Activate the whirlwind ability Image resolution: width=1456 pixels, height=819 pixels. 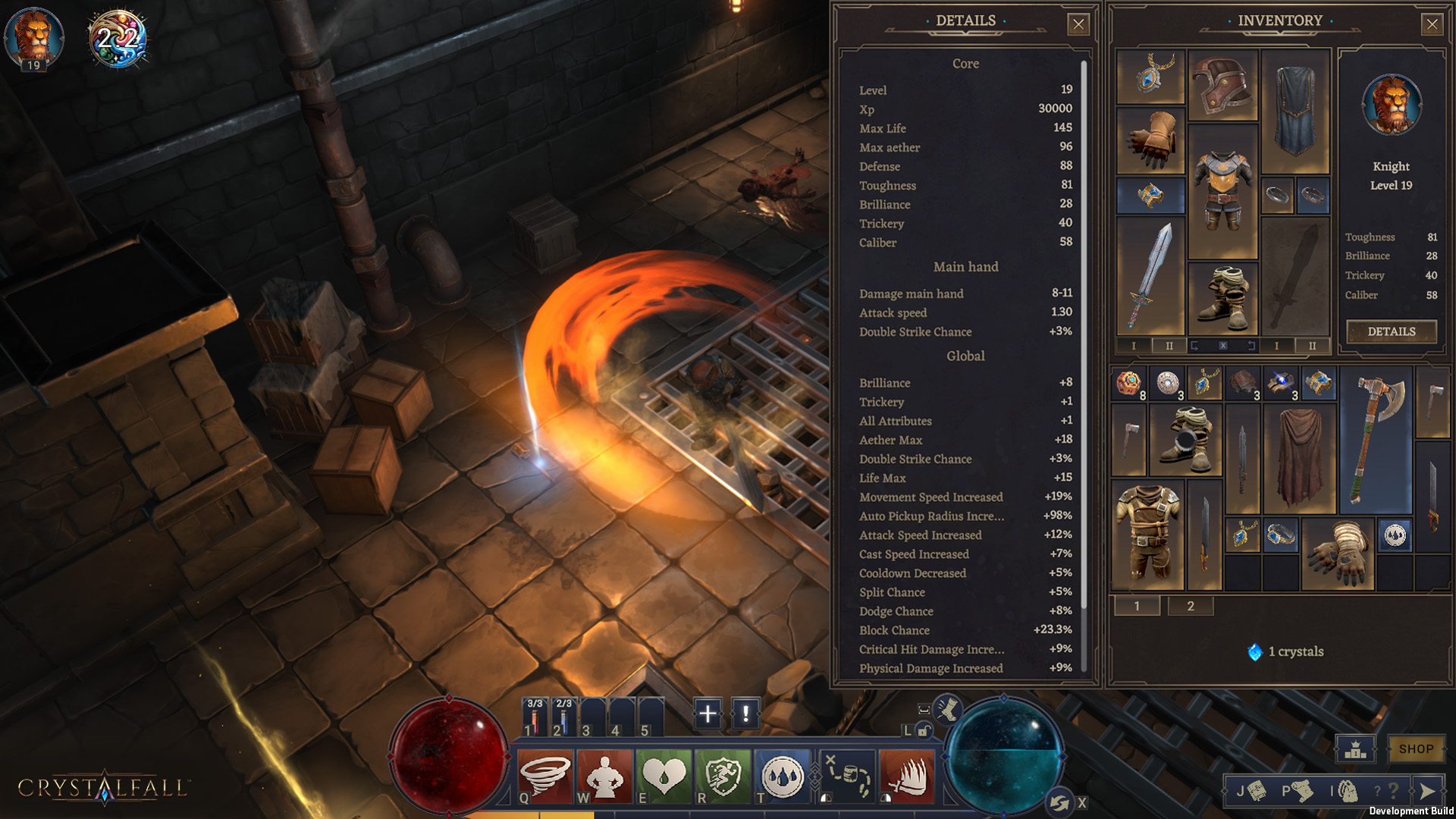coord(544,775)
